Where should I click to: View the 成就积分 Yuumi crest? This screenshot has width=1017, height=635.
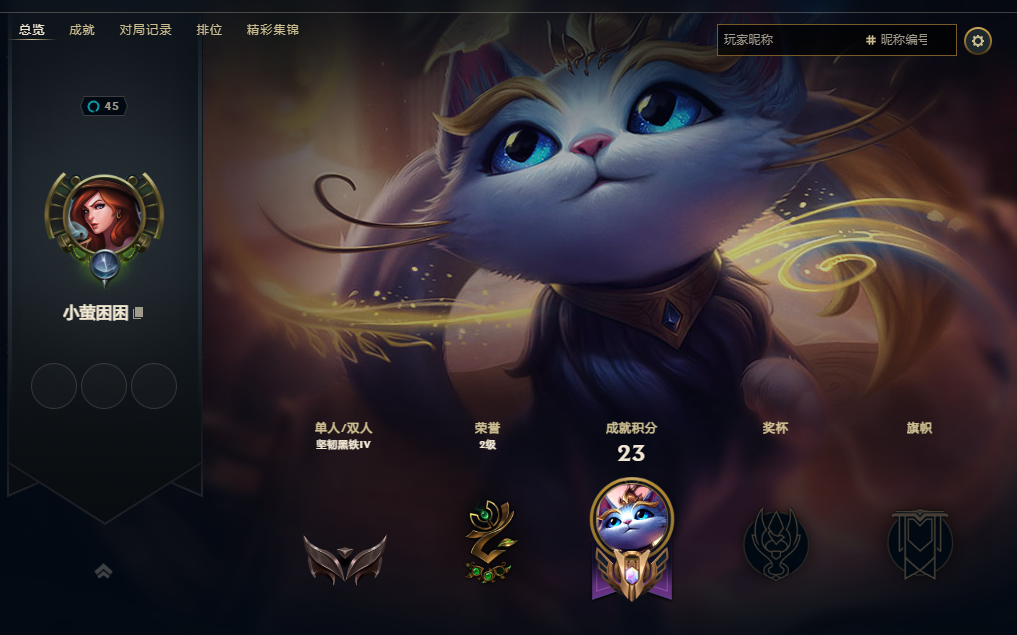point(632,539)
